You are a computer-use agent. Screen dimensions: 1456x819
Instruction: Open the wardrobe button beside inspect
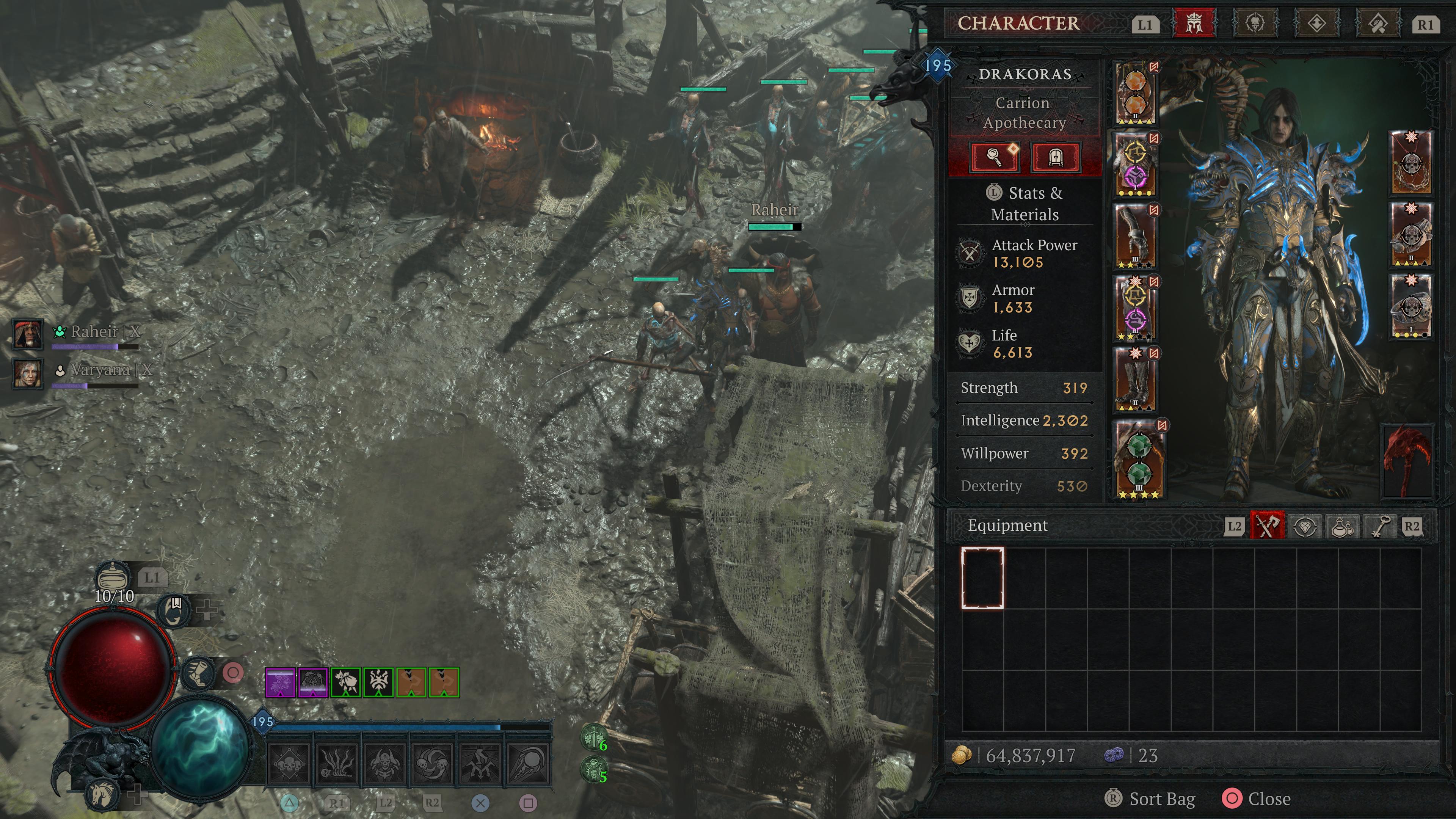pos(1055,157)
